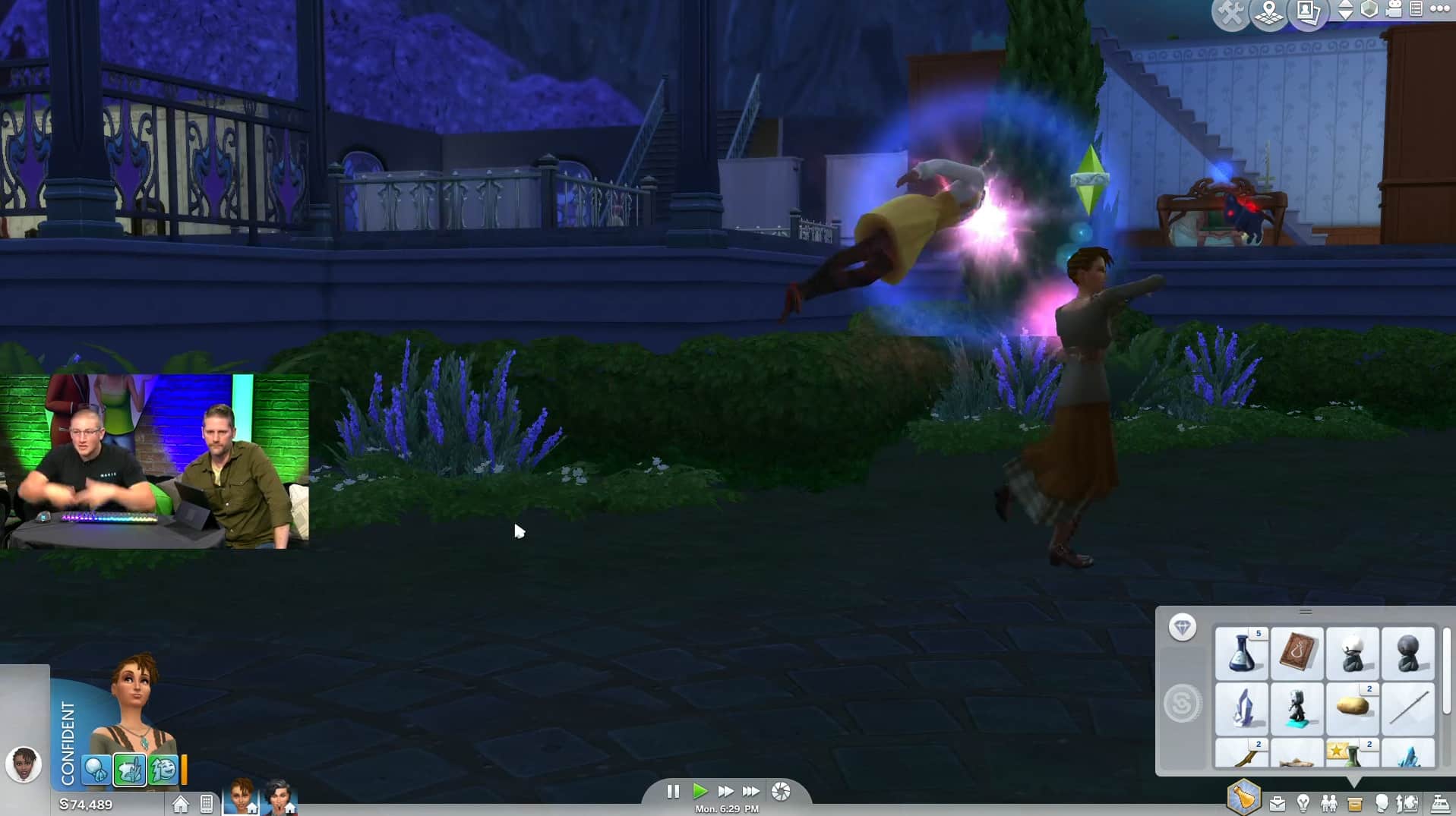Open the Career briefcase panel
This screenshot has width=1456, height=816.
(1278, 803)
